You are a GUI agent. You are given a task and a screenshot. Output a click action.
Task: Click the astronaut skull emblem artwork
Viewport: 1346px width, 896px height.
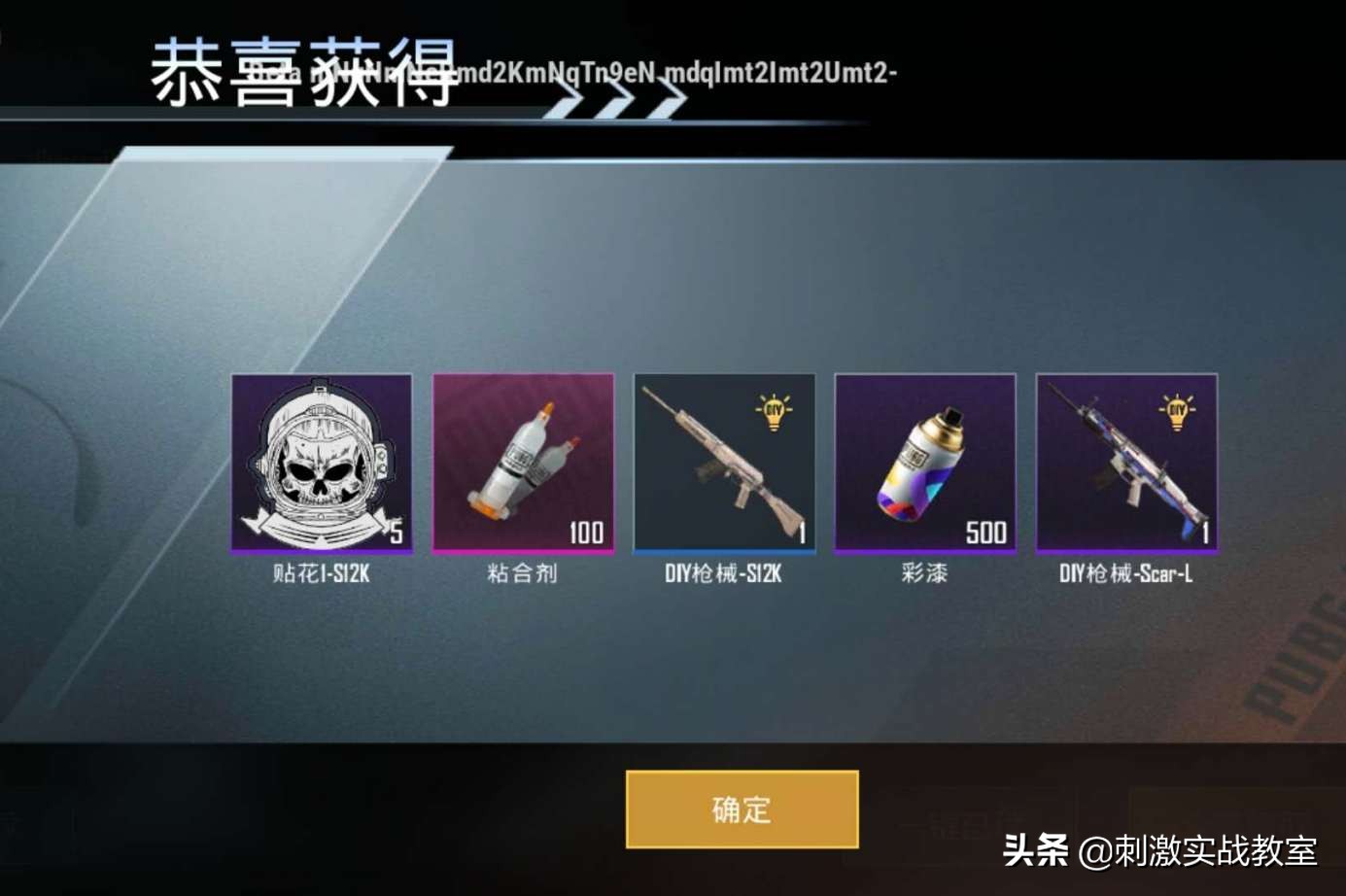click(323, 457)
